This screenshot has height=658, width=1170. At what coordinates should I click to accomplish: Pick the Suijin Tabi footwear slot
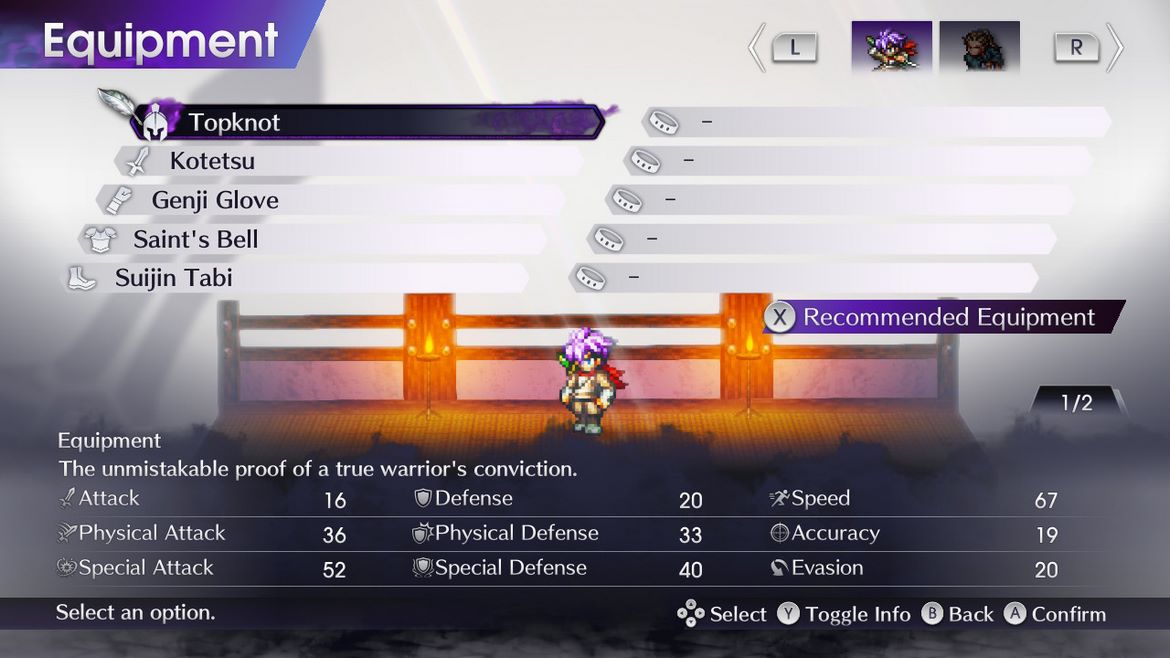296,278
